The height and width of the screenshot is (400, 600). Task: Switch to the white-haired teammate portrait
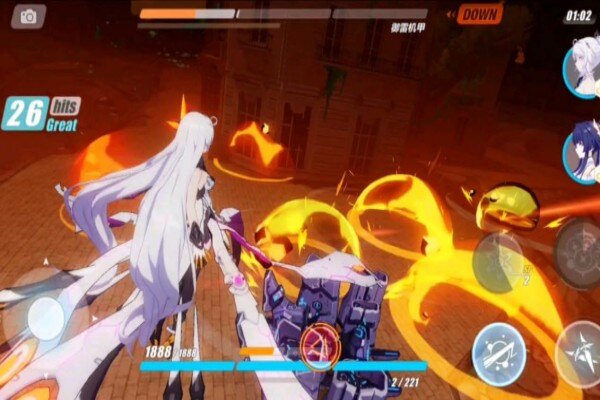[581, 68]
